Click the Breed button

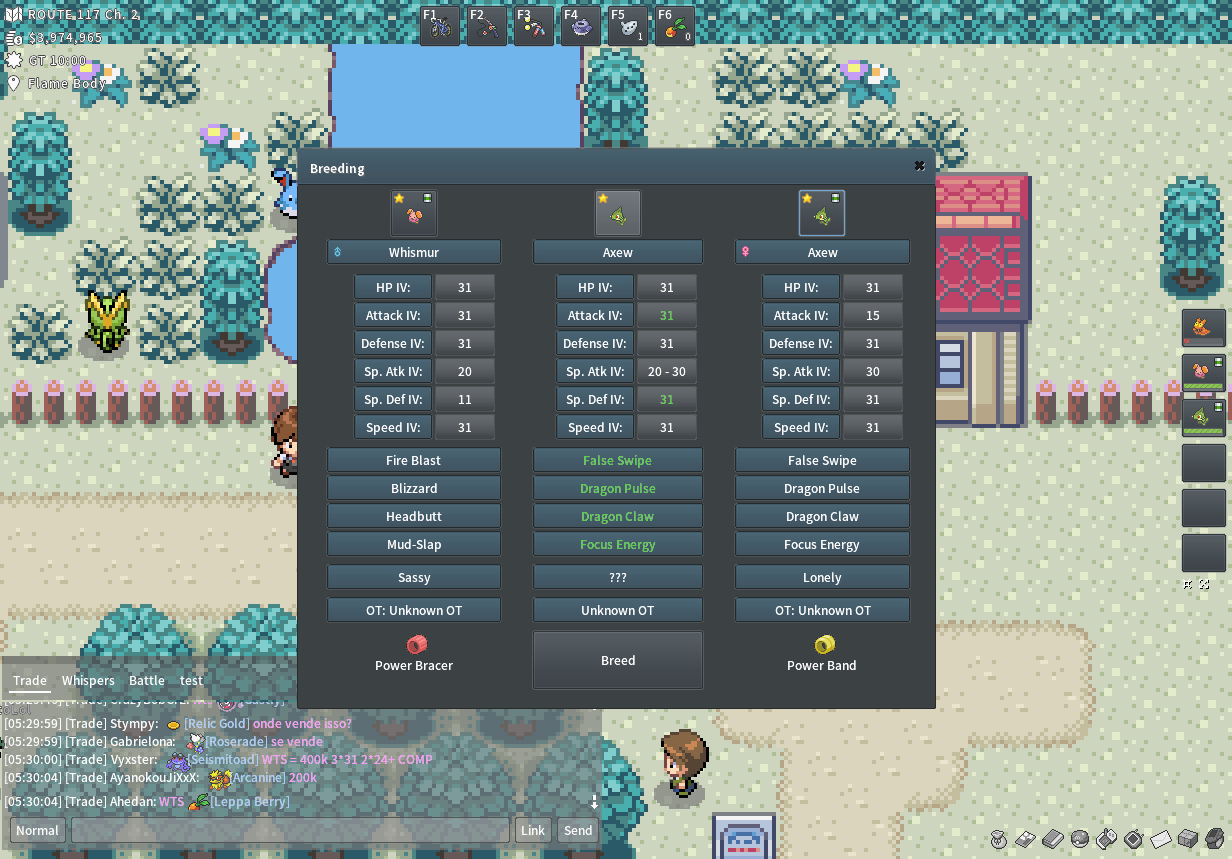tap(618, 660)
